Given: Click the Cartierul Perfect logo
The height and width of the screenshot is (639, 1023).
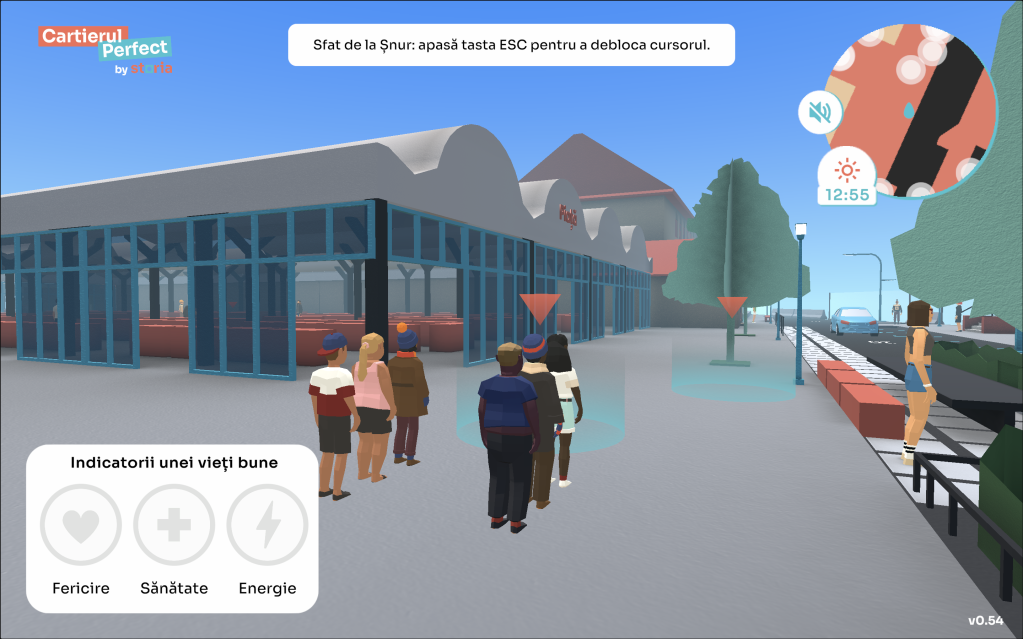Looking at the screenshot, I should pyautogui.click(x=105, y=49).
